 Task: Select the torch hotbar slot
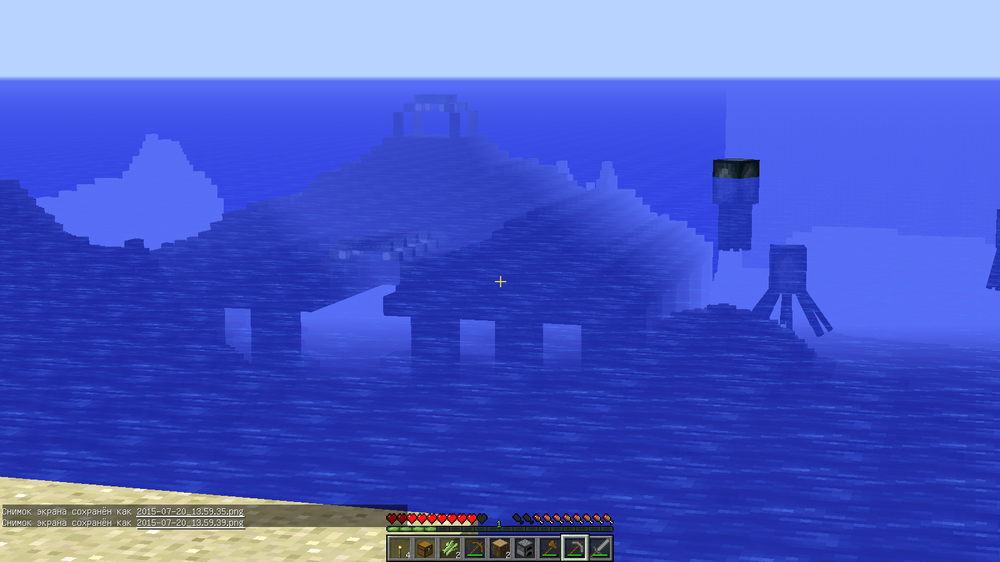pos(401,548)
